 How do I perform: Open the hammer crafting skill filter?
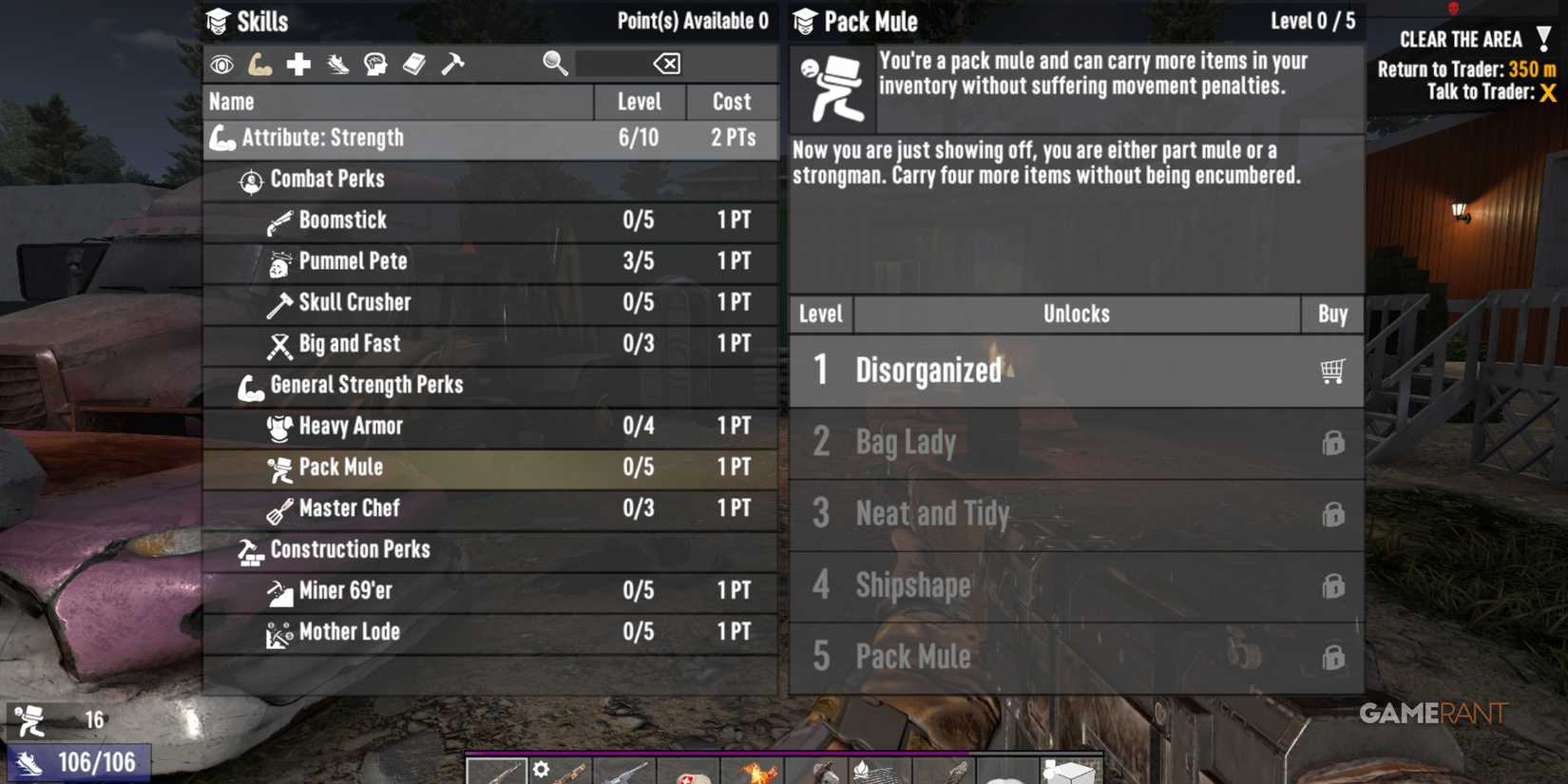point(453,63)
